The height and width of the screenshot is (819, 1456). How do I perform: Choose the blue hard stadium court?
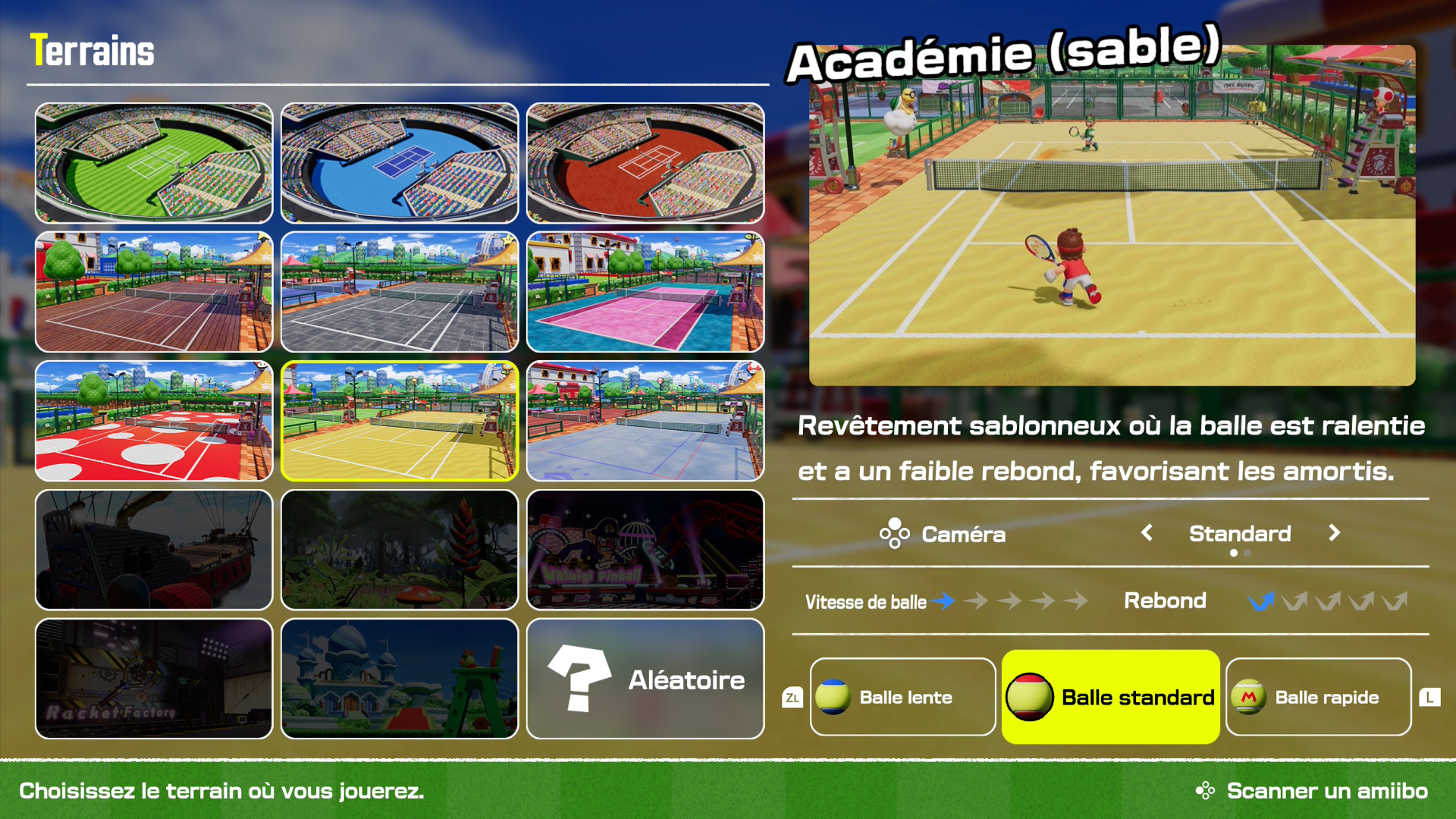click(x=400, y=163)
